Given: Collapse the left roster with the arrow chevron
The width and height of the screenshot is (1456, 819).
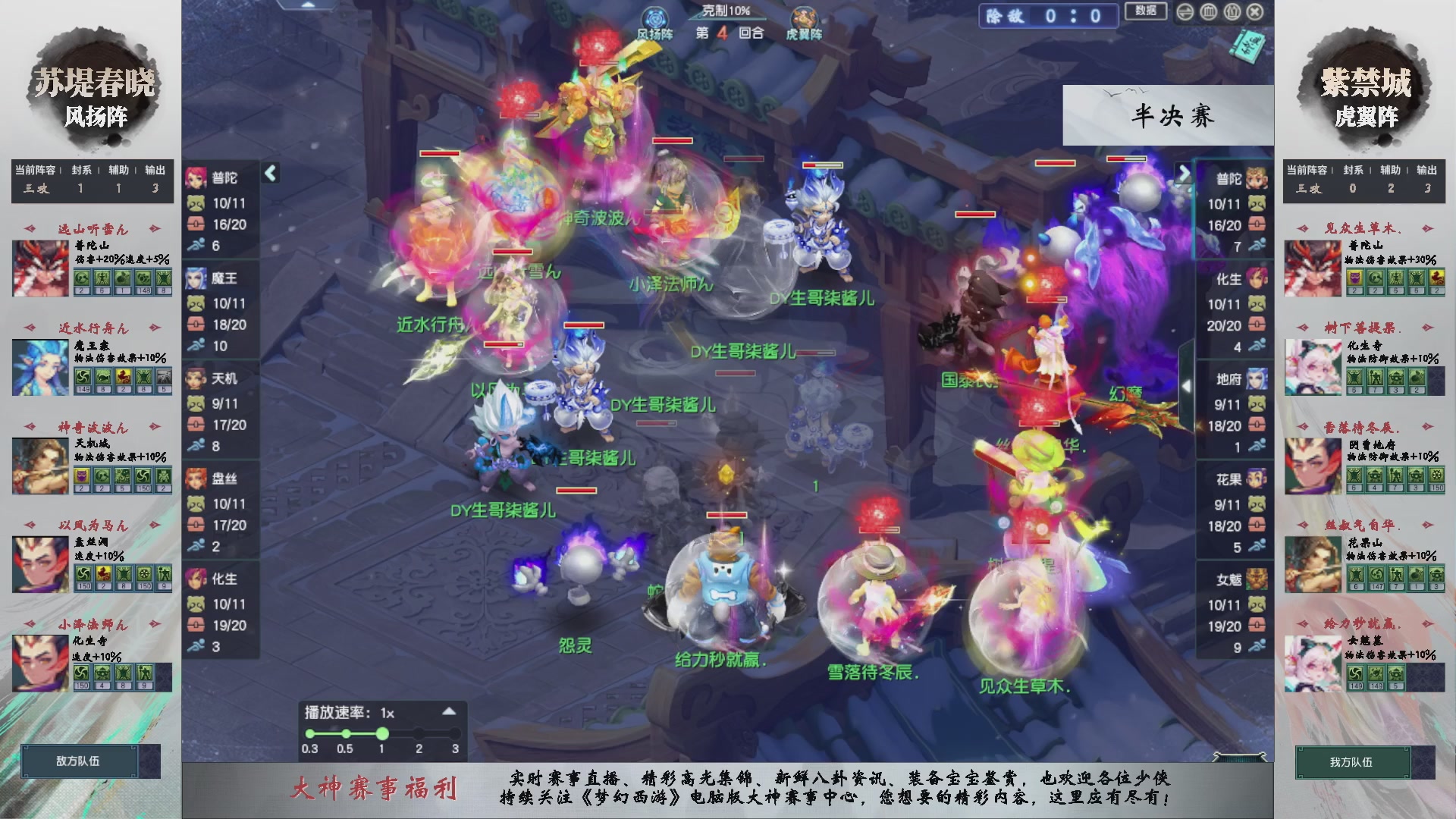Looking at the screenshot, I should pyautogui.click(x=270, y=173).
